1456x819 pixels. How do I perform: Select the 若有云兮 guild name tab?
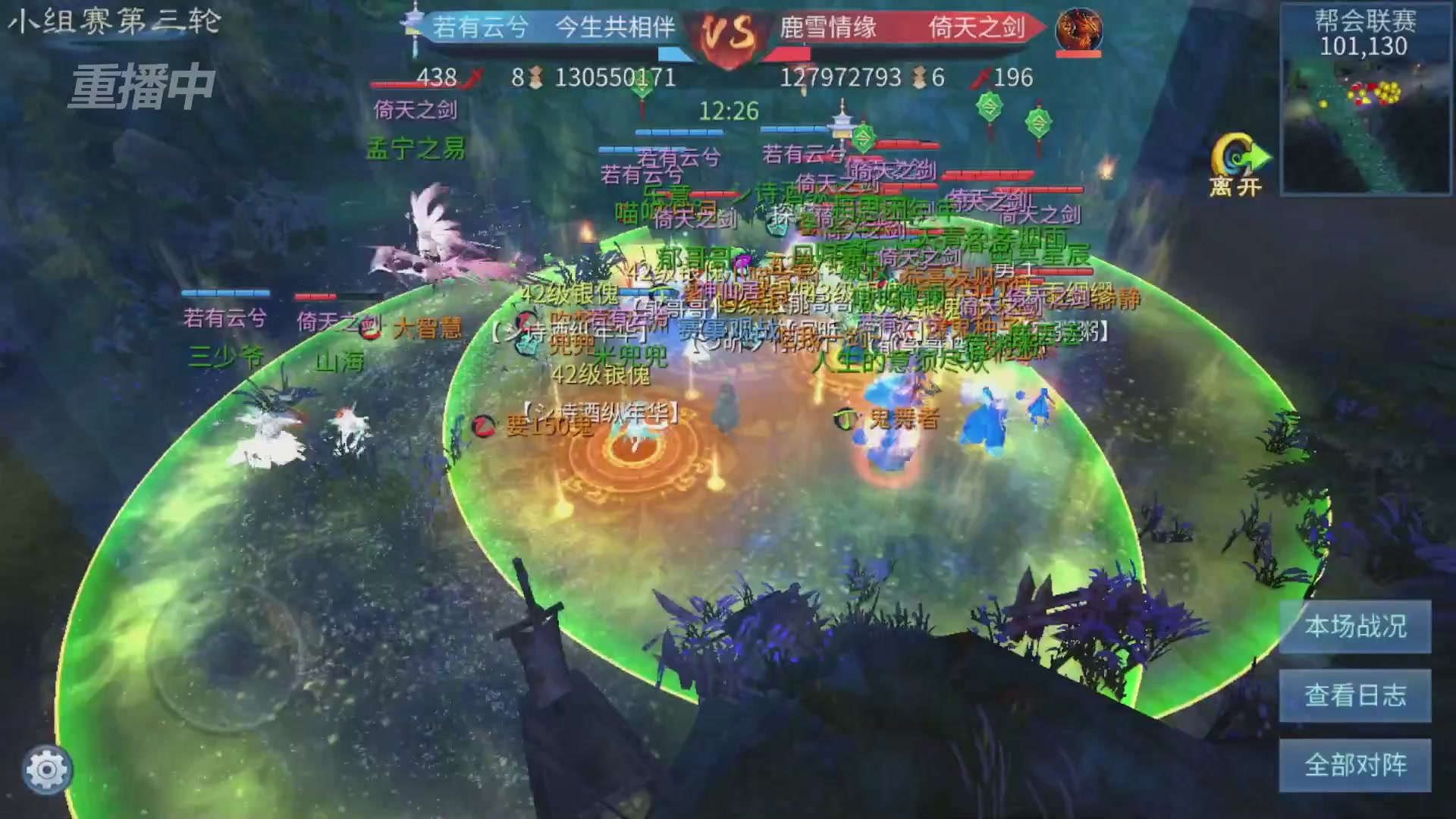point(481,29)
